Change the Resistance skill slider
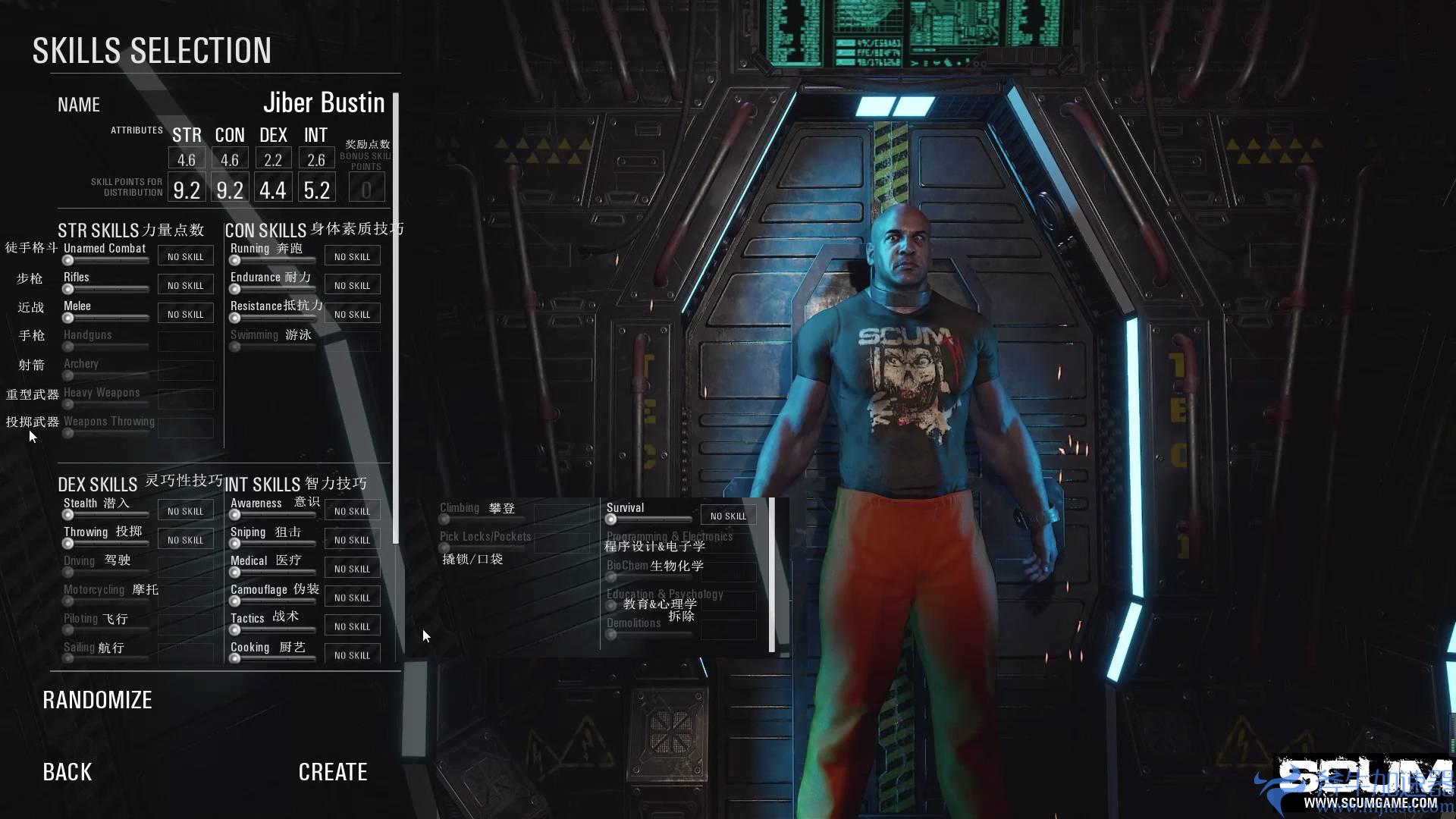The height and width of the screenshot is (819, 1456). coord(235,318)
